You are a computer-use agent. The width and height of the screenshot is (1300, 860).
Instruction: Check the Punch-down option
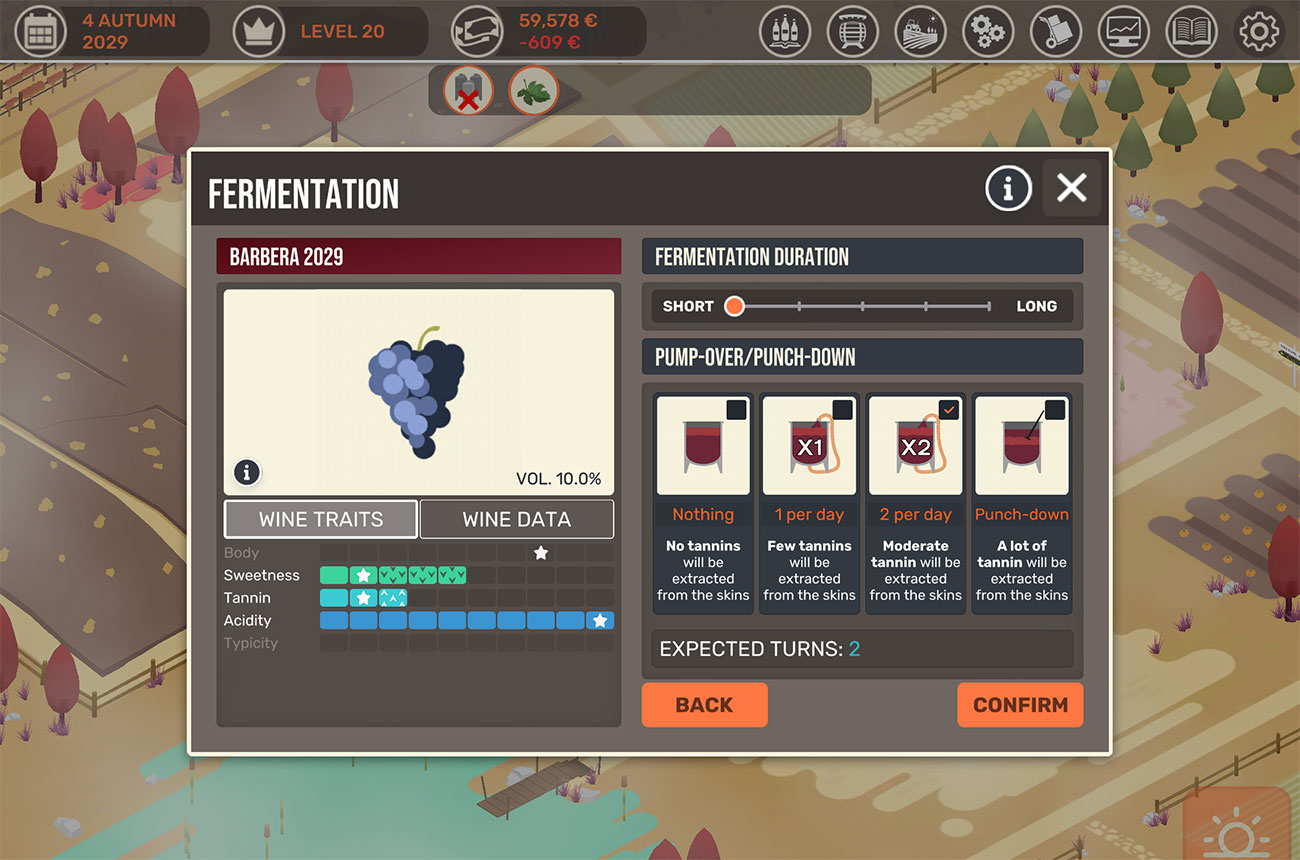(x=1056, y=409)
